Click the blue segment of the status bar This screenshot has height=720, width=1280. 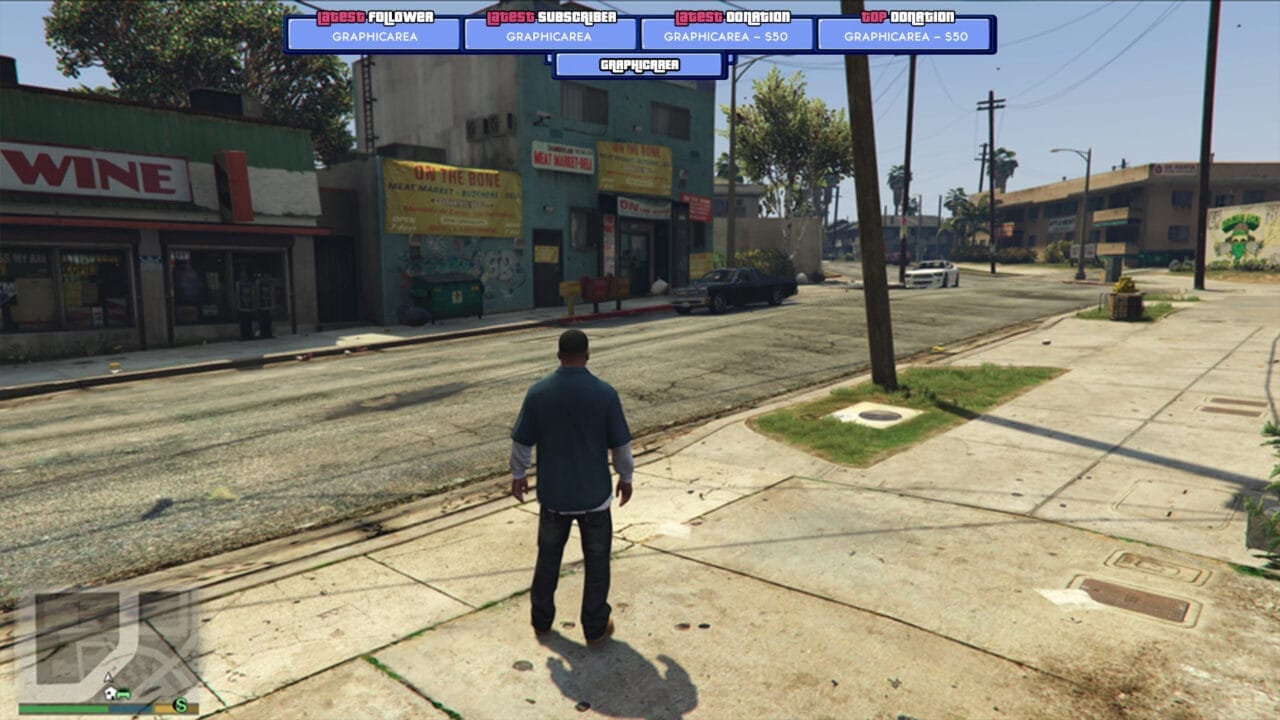[x=130, y=708]
